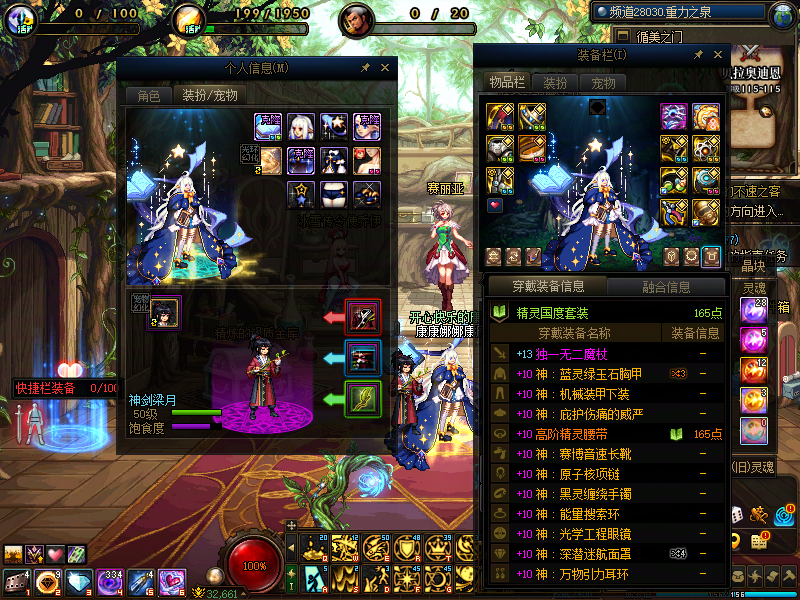800x600 pixels.
Task: Switch to the 角色 character tab
Action: [x=148, y=96]
